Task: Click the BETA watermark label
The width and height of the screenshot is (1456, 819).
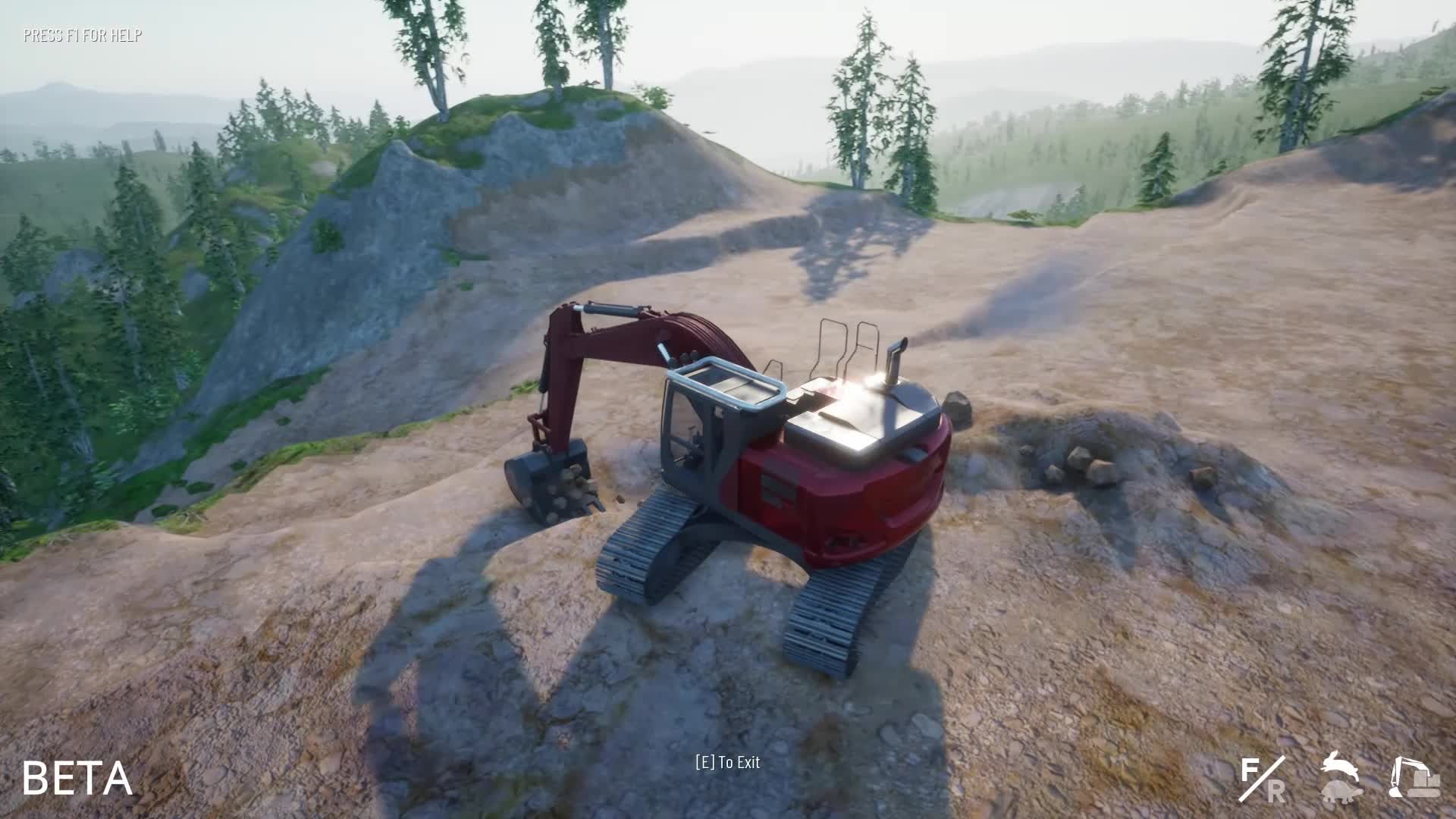Action: [x=79, y=777]
